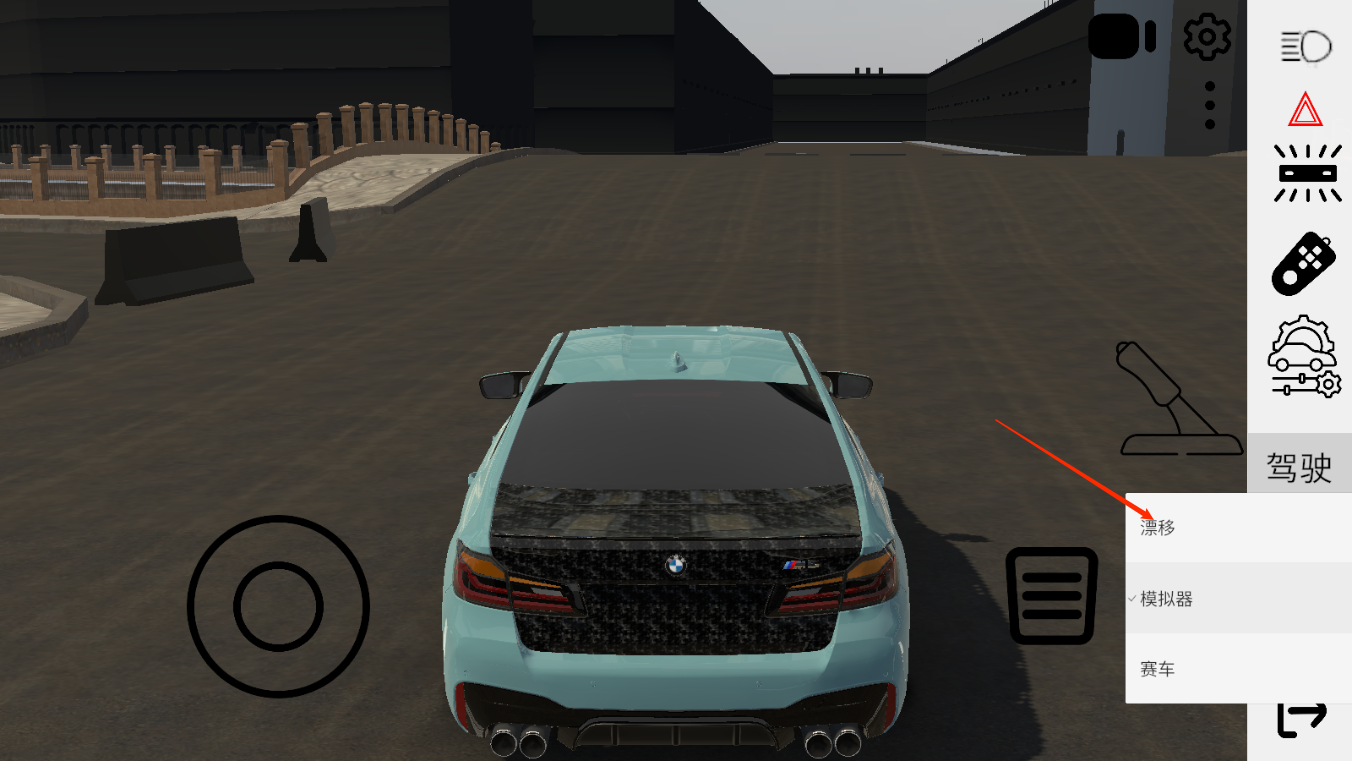The height and width of the screenshot is (761, 1352).
Task: Open the gear settings menu
Action: click(1207, 37)
